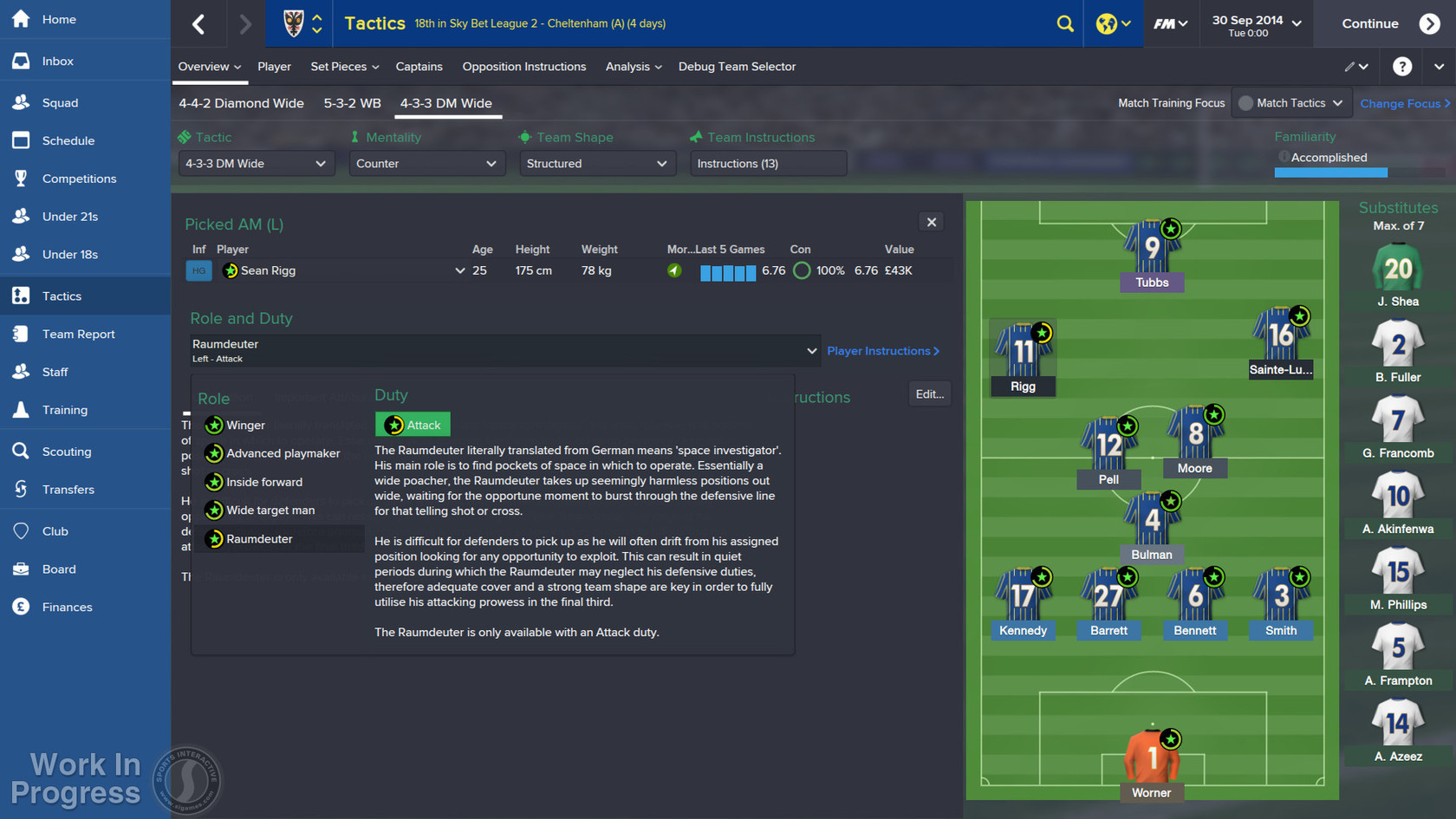The image size is (1456, 819).
Task: Select the Inside forward role
Action: point(263,482)
